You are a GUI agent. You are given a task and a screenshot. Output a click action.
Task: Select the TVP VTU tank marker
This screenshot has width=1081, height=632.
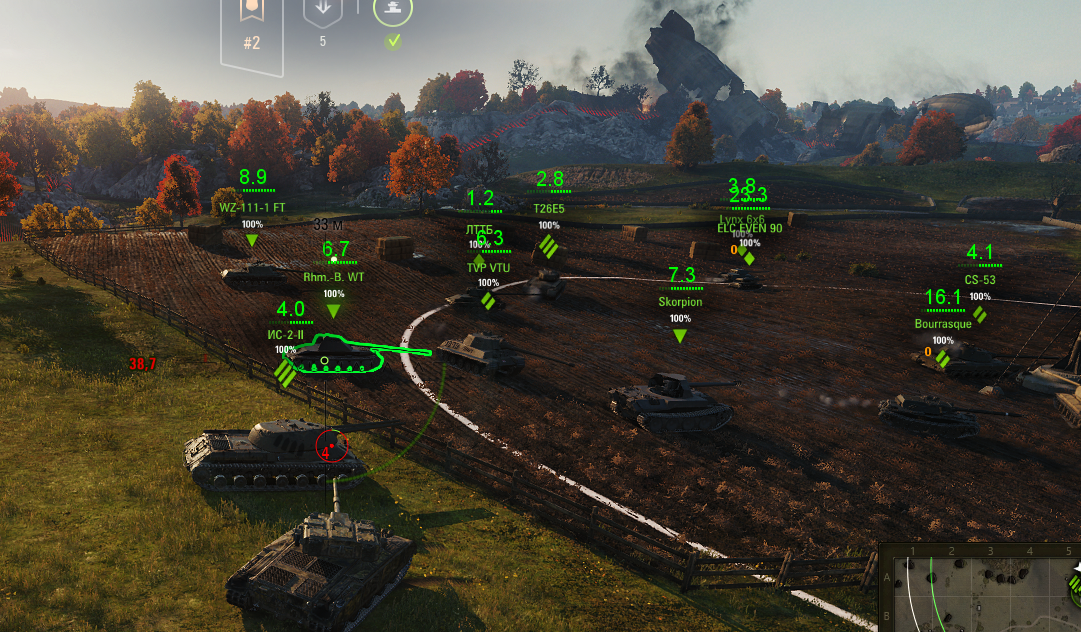pos(488,268)
